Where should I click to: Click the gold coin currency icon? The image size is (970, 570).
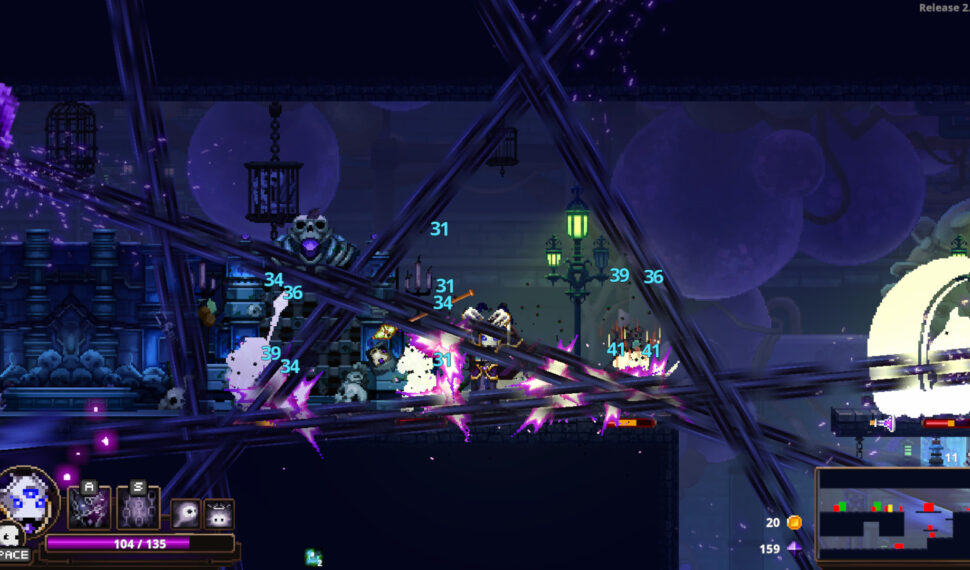(x=794, y=522)
